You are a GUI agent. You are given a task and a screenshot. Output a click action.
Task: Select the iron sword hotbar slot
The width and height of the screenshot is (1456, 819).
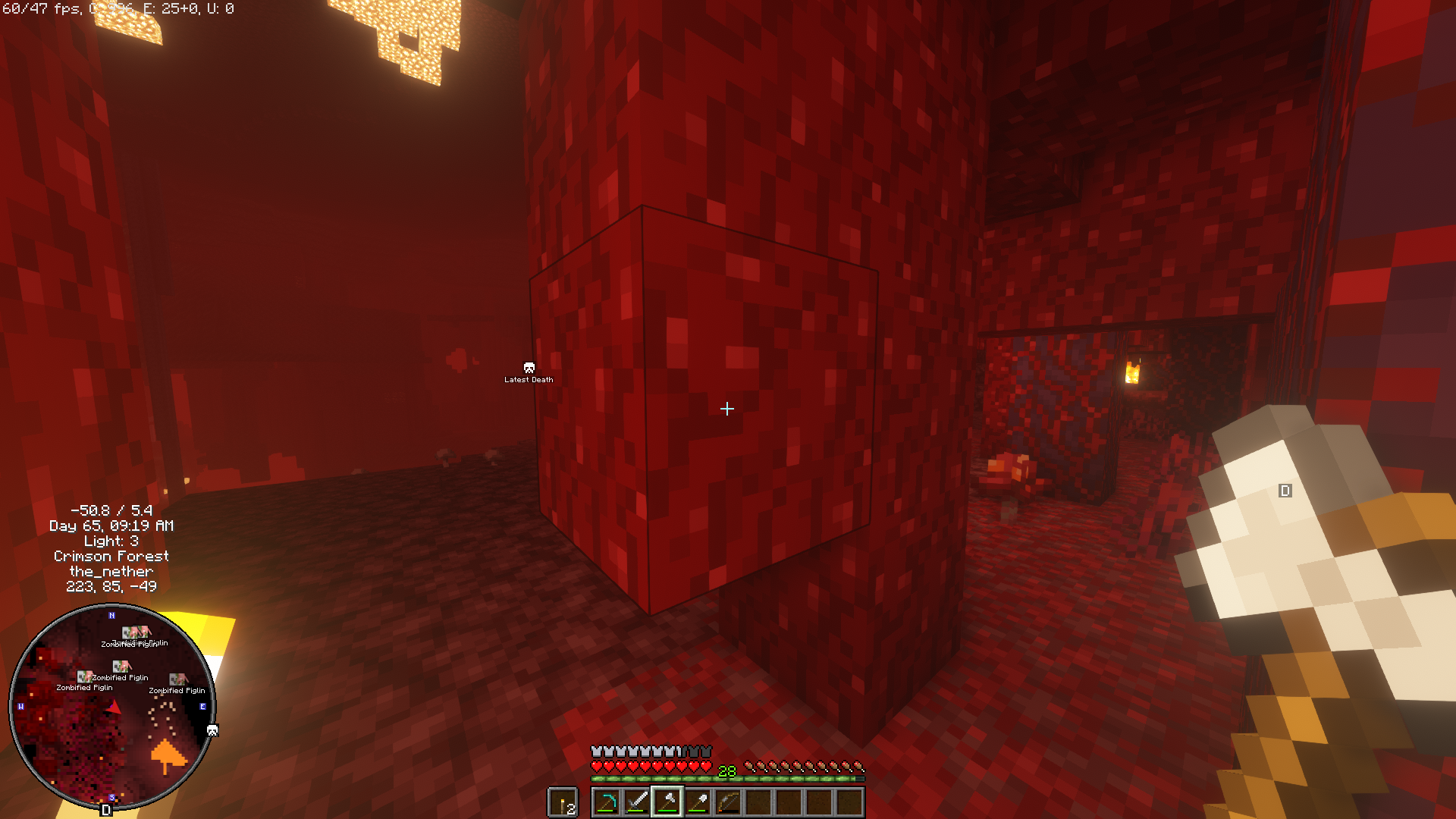[x=636, y=802]
